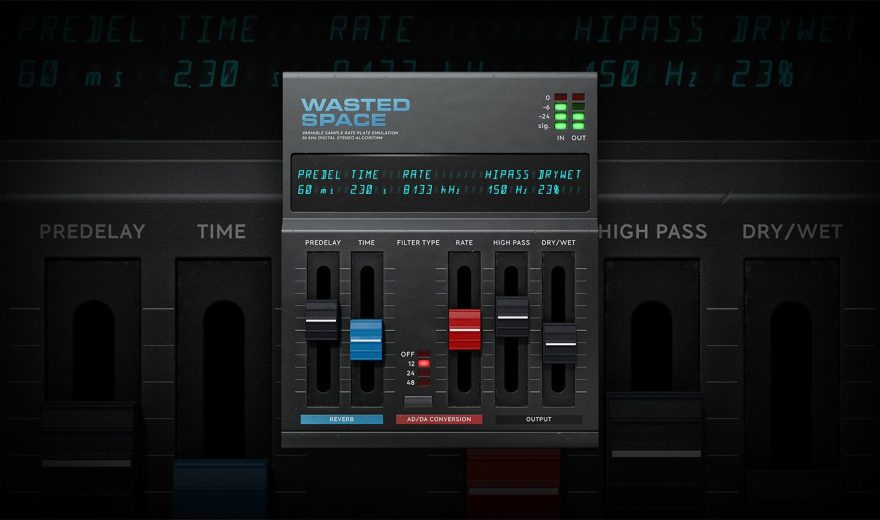The image size is (880, 520).
Task: Click the High Pass fader handle
Action: tap(512, 317)
